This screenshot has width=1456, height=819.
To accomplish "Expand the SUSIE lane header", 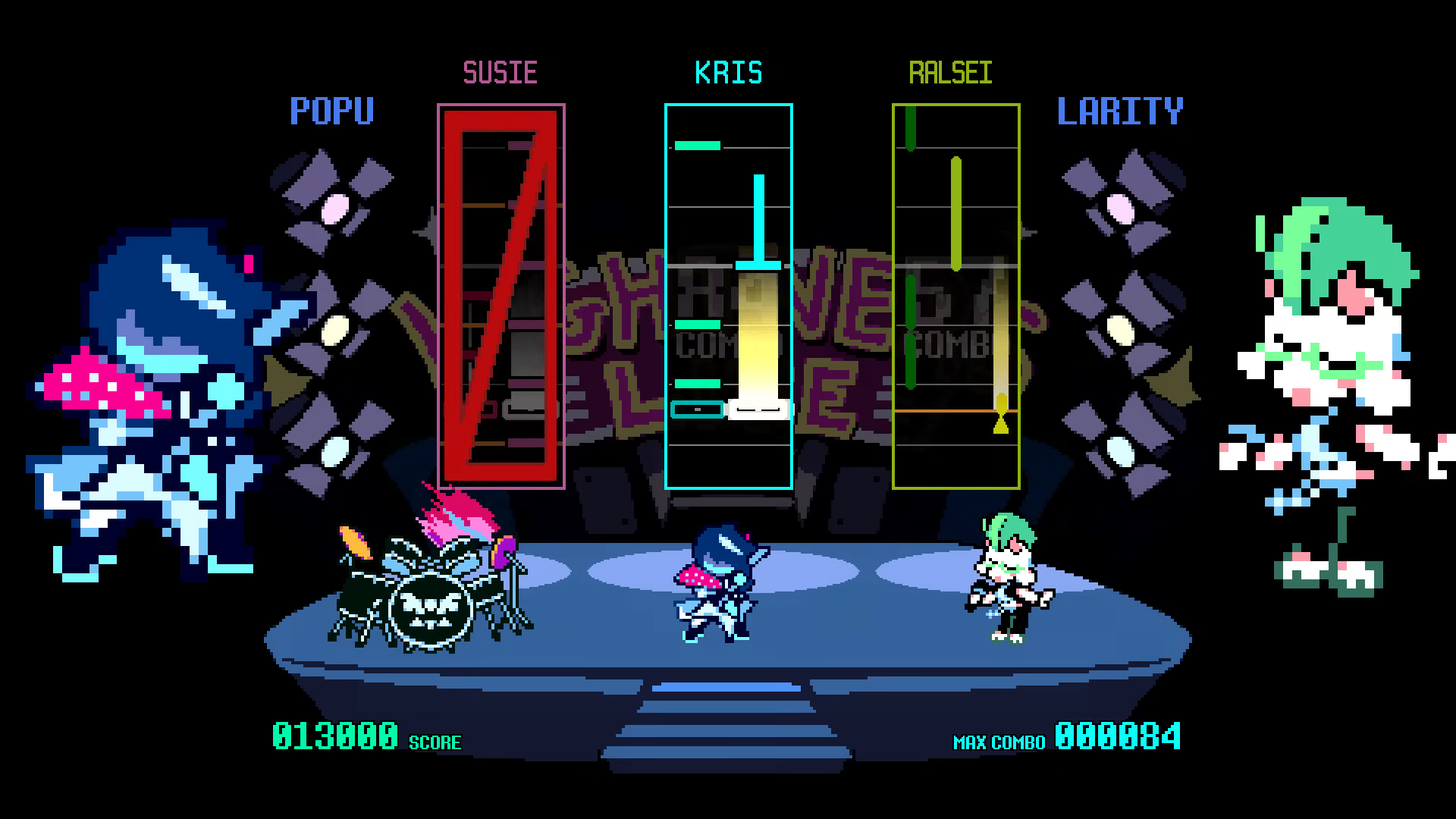I will point(502,72).
